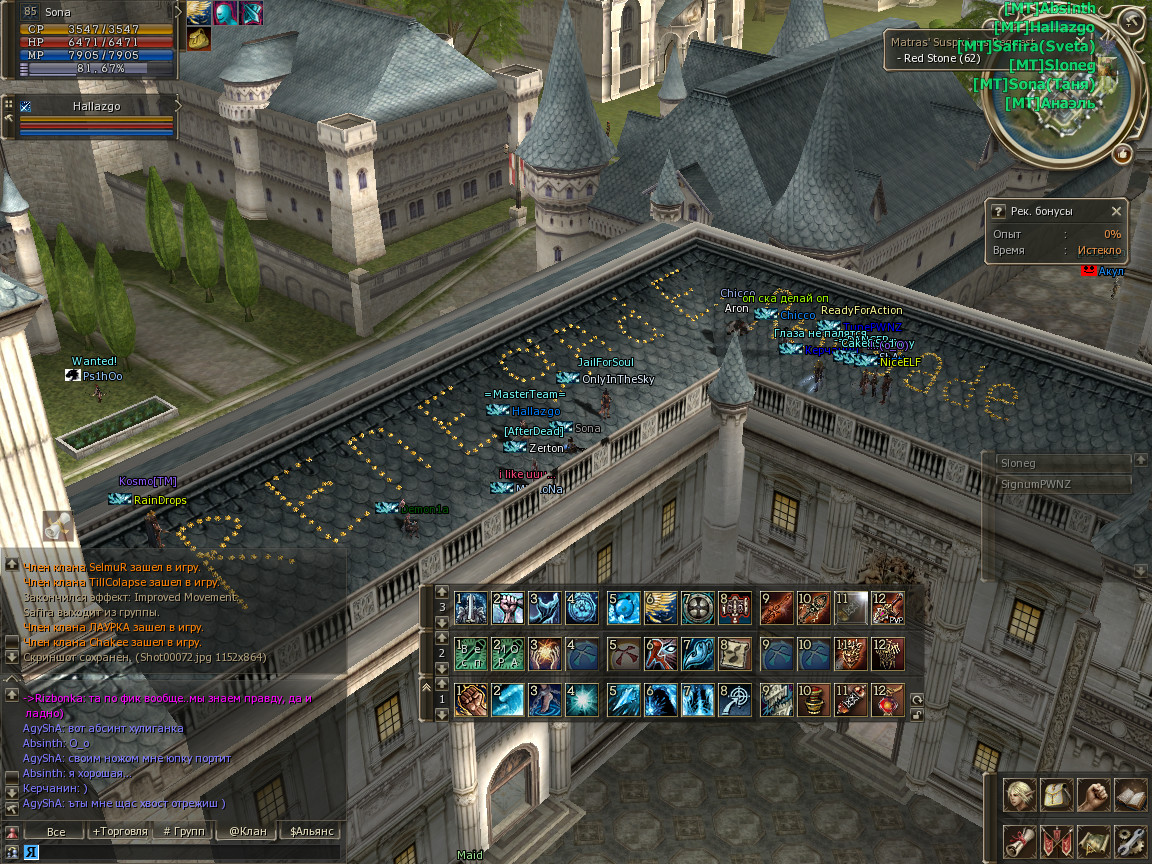Viewport: 1152px width, 864px height.
Task: Use the PvP weapon in hotbar slot 12
Action: [887, 607]
